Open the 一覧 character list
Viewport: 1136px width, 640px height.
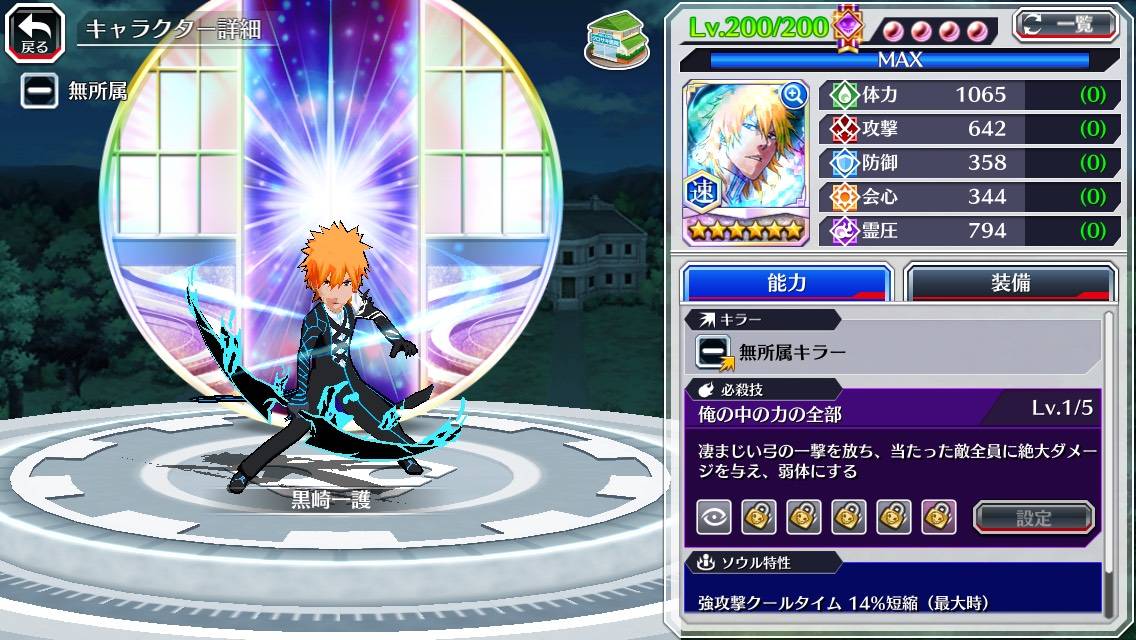click(x=1066, y=25)
